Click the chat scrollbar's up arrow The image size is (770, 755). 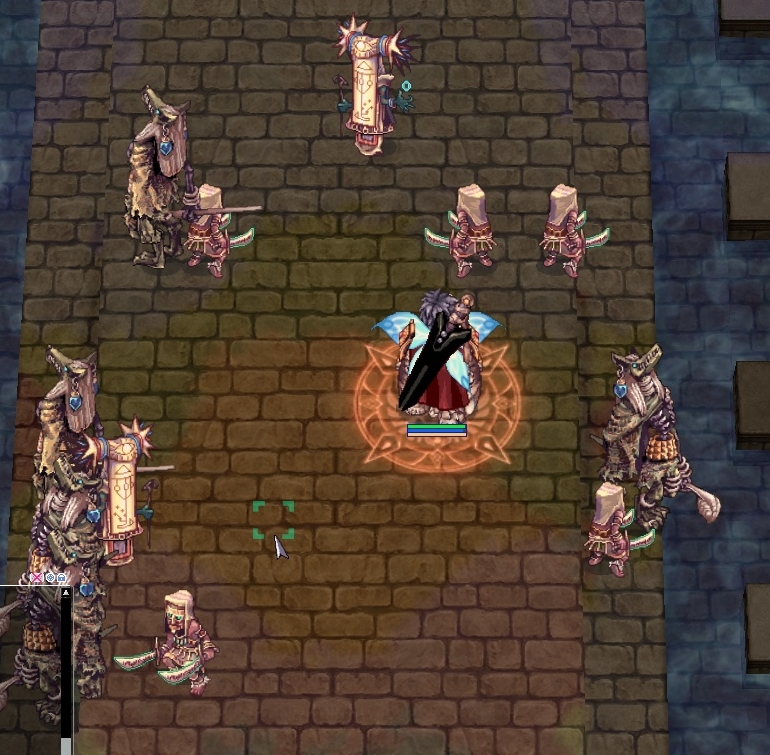coord(66,593)
